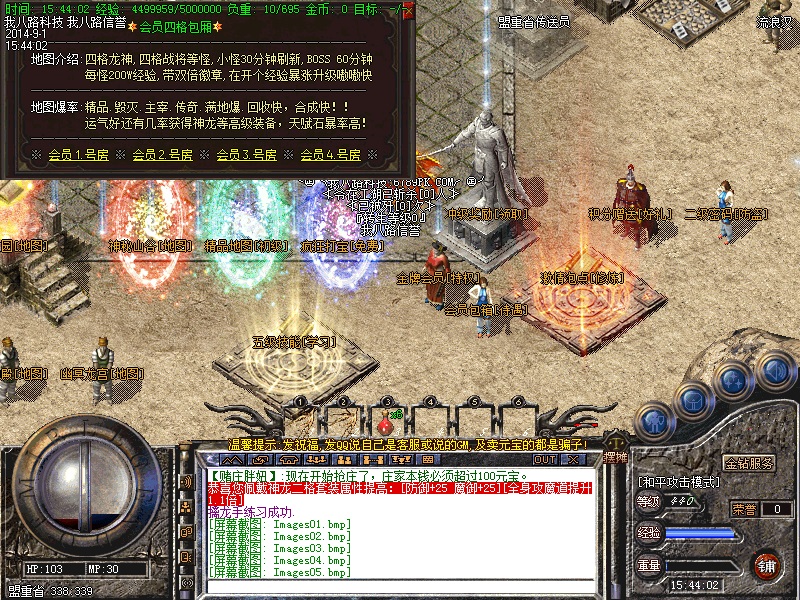Open the 金钻服务 service button
This screenshot has width=800, height=600.
749,464
